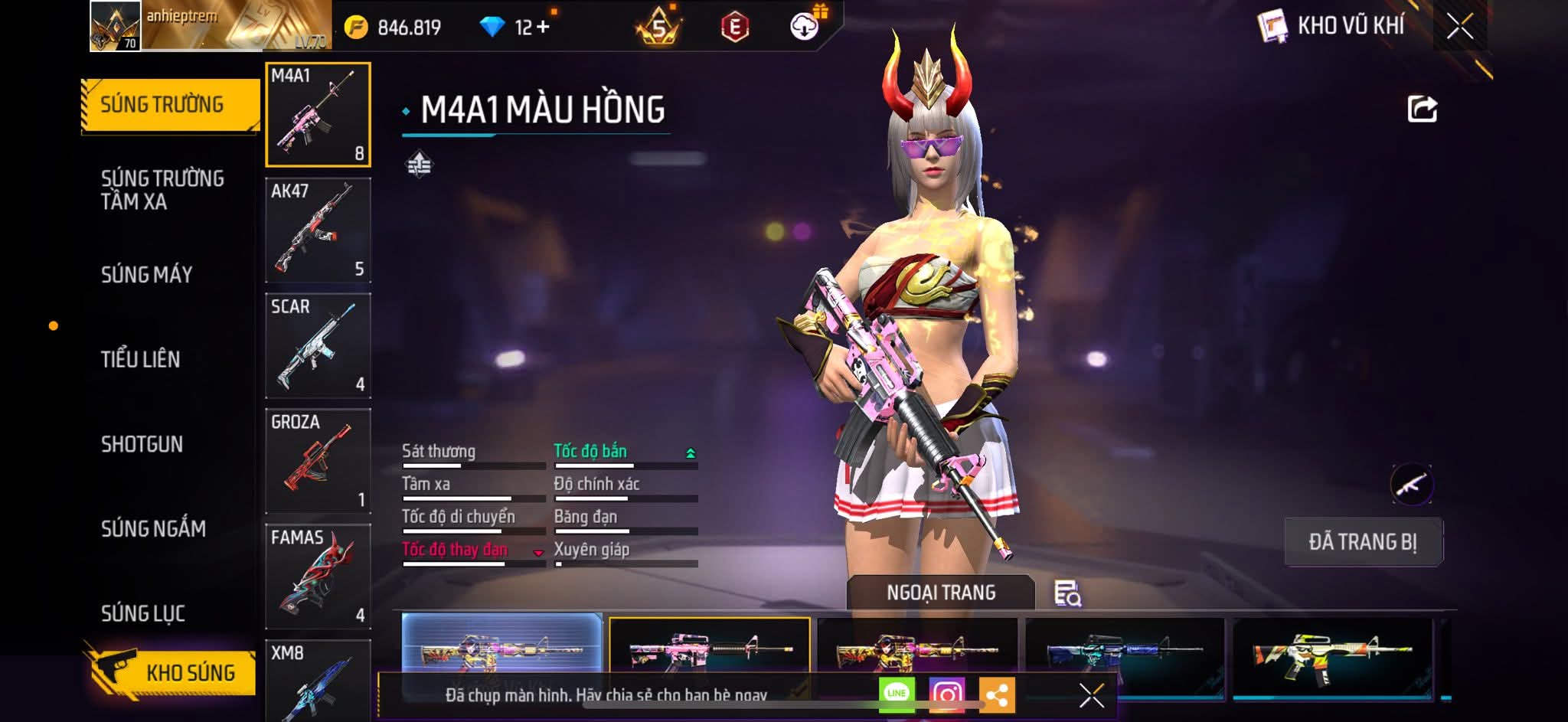Select the Súng Lục category
Image resolution: width=1568 pixels, height=722 pixels.
143,613
